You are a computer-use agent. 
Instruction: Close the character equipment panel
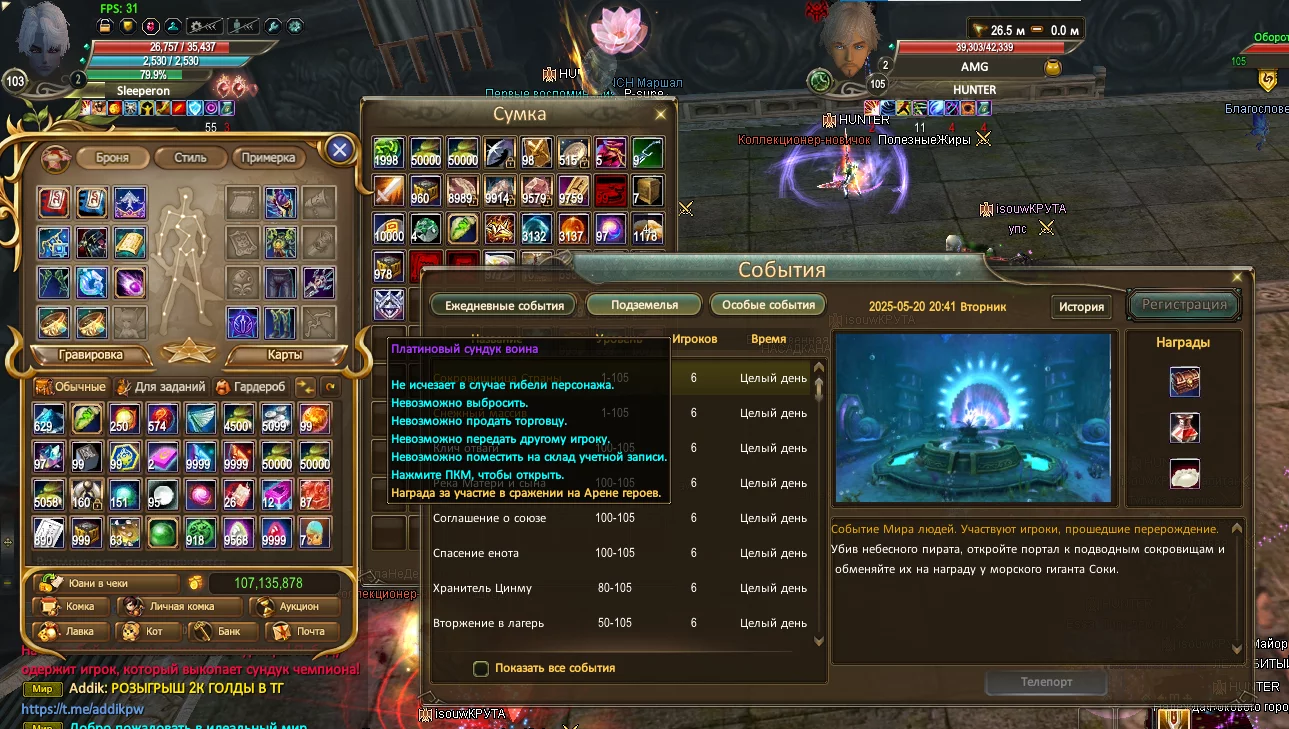[x=340, y=150]
